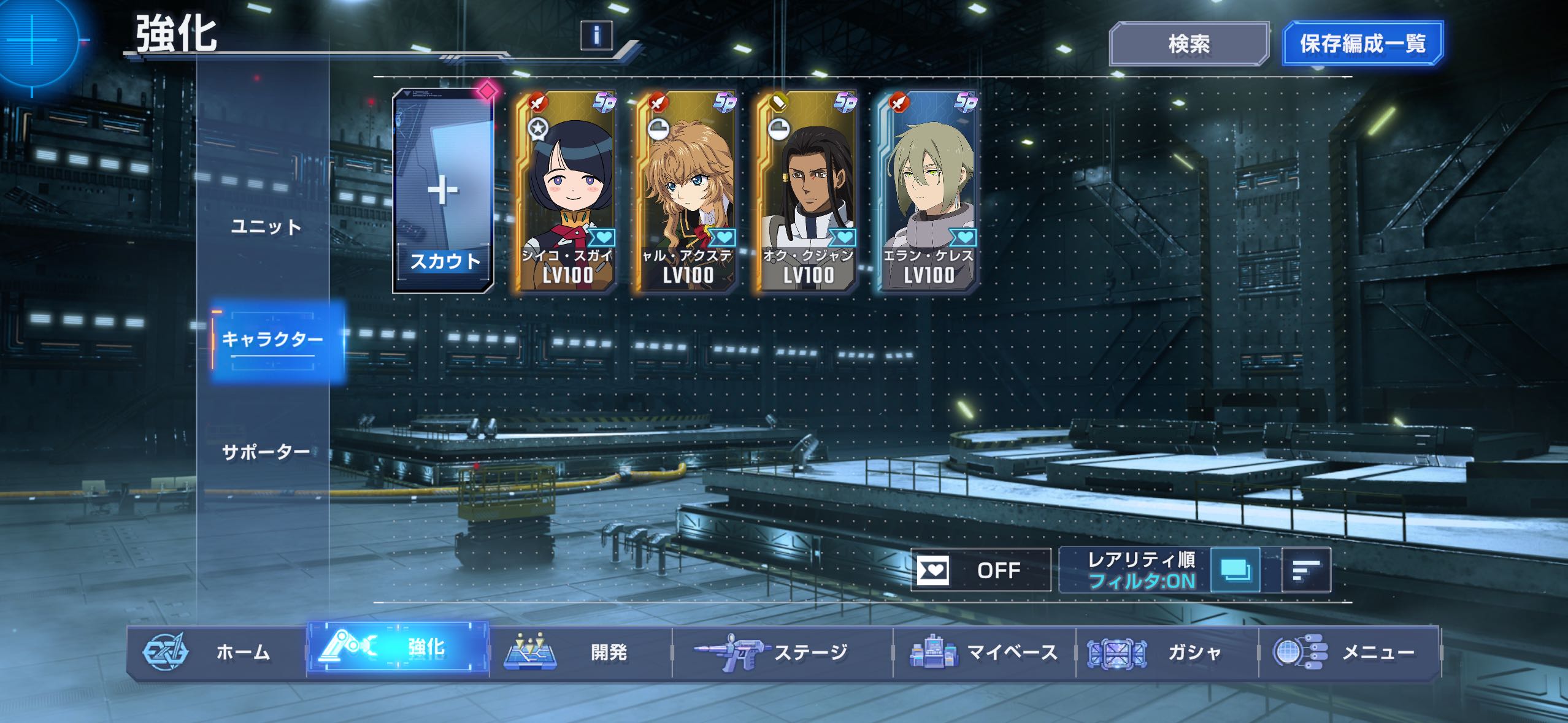
Task: Open the 検索 search button
Action: 1188,44
